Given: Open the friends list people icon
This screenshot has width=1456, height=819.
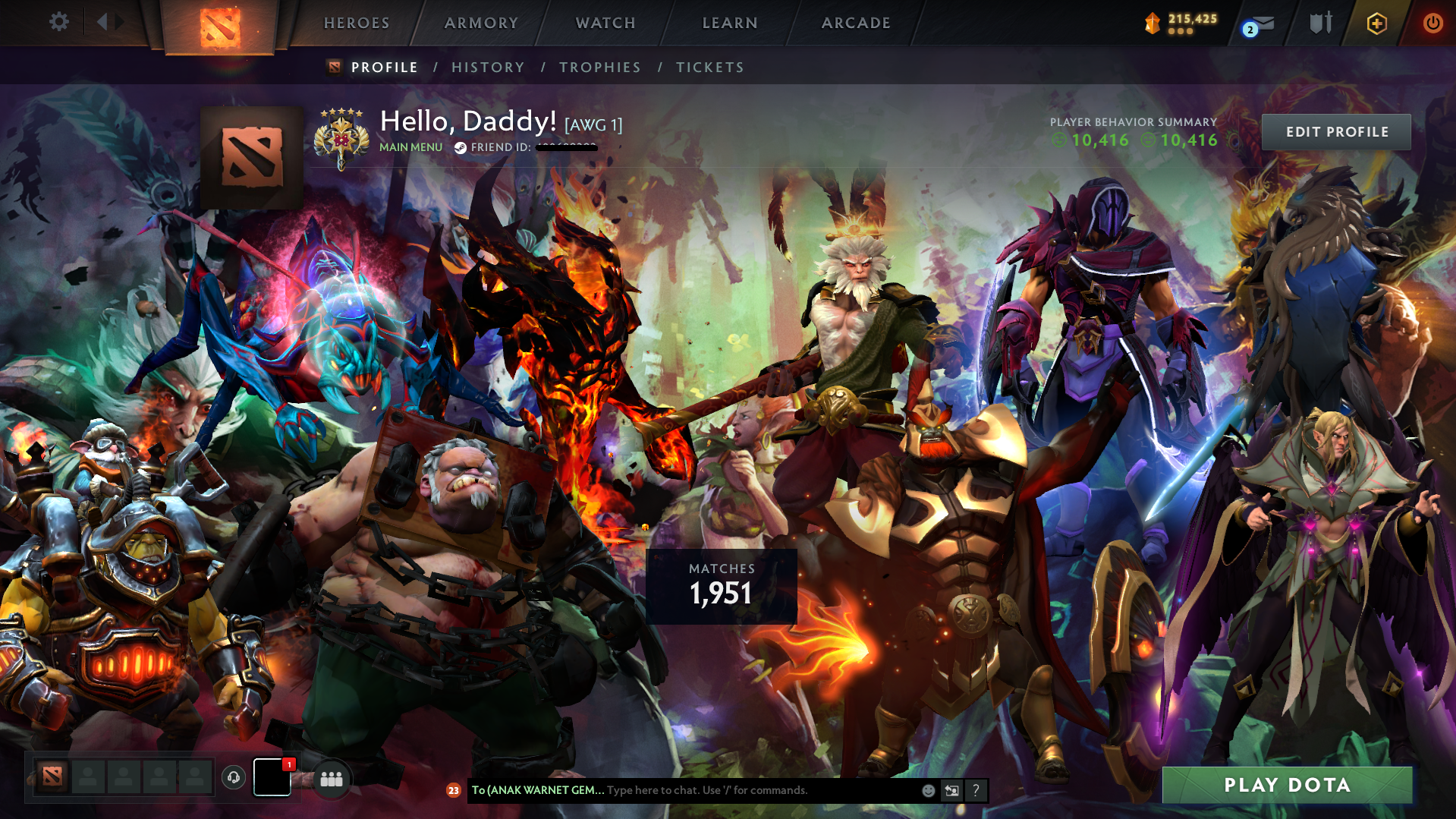Looking at the screenshot, I should tap(332, 777).
